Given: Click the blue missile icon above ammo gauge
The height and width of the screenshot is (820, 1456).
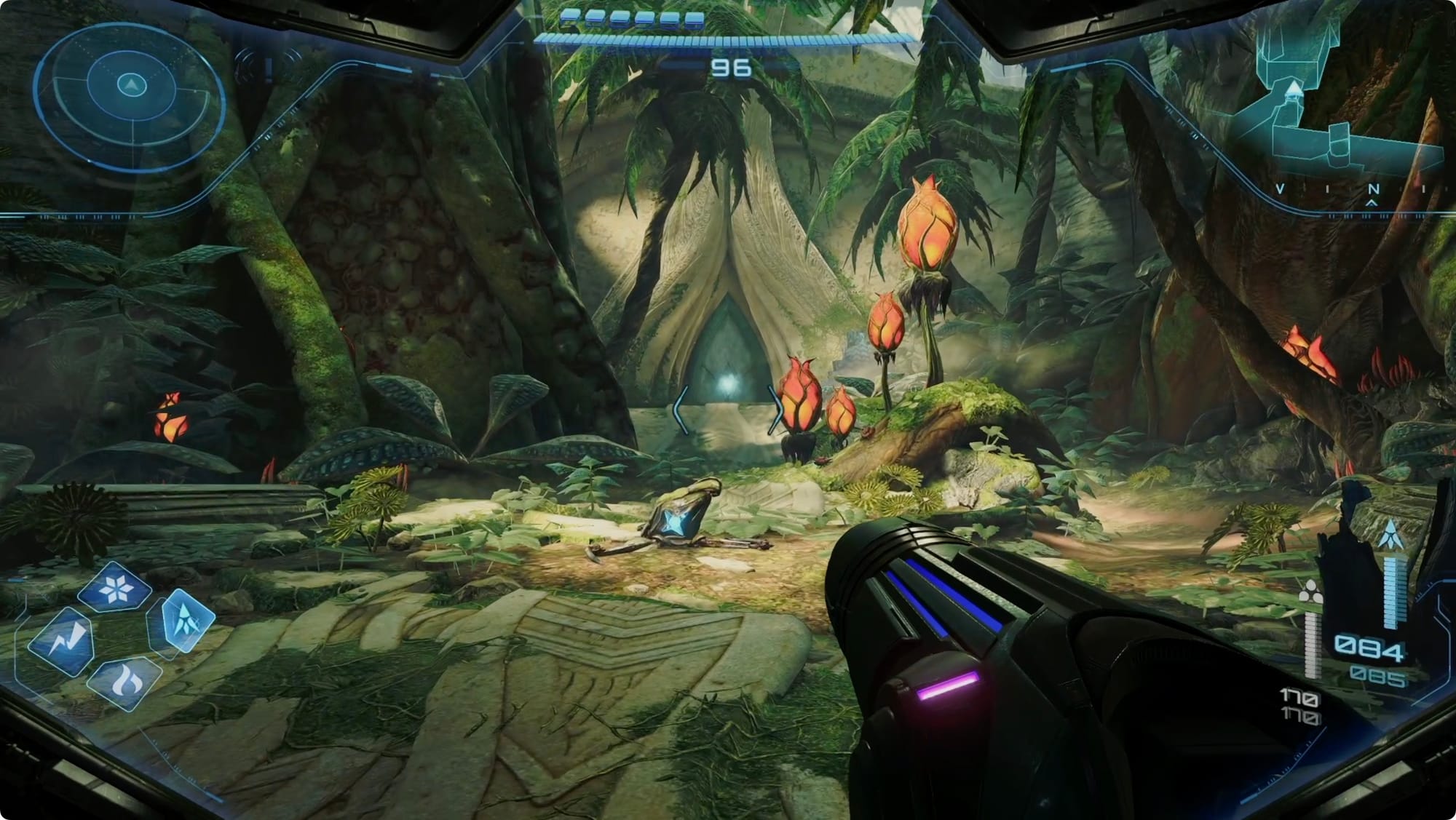Looking at the screenshot, I should (x=1391, y=536).
